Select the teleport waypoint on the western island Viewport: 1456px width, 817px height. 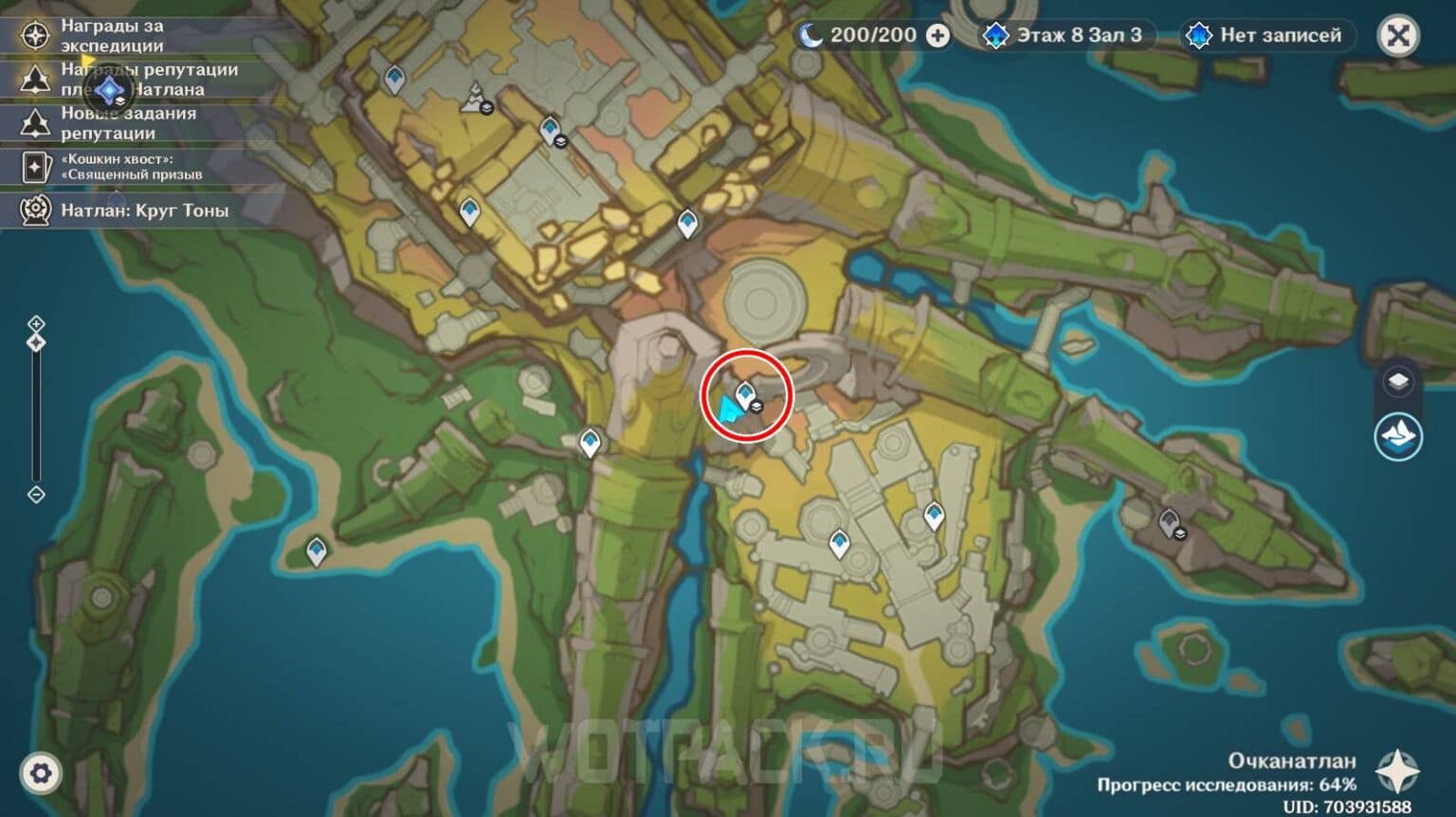[314, 548]
